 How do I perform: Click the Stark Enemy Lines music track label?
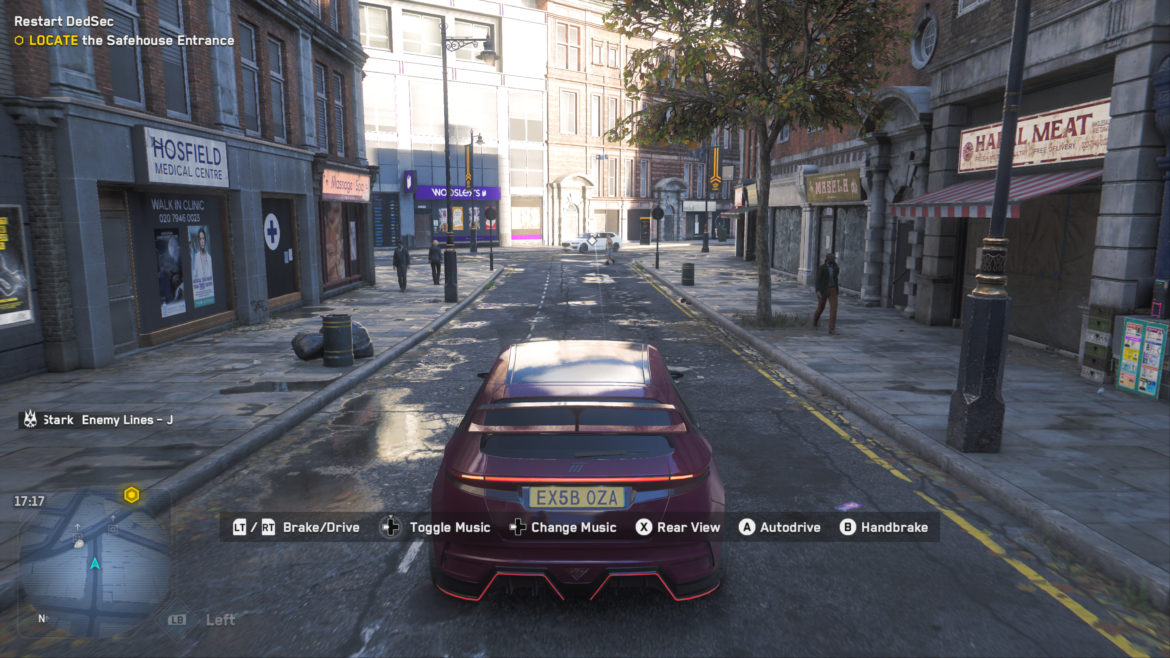pos(107,420)
